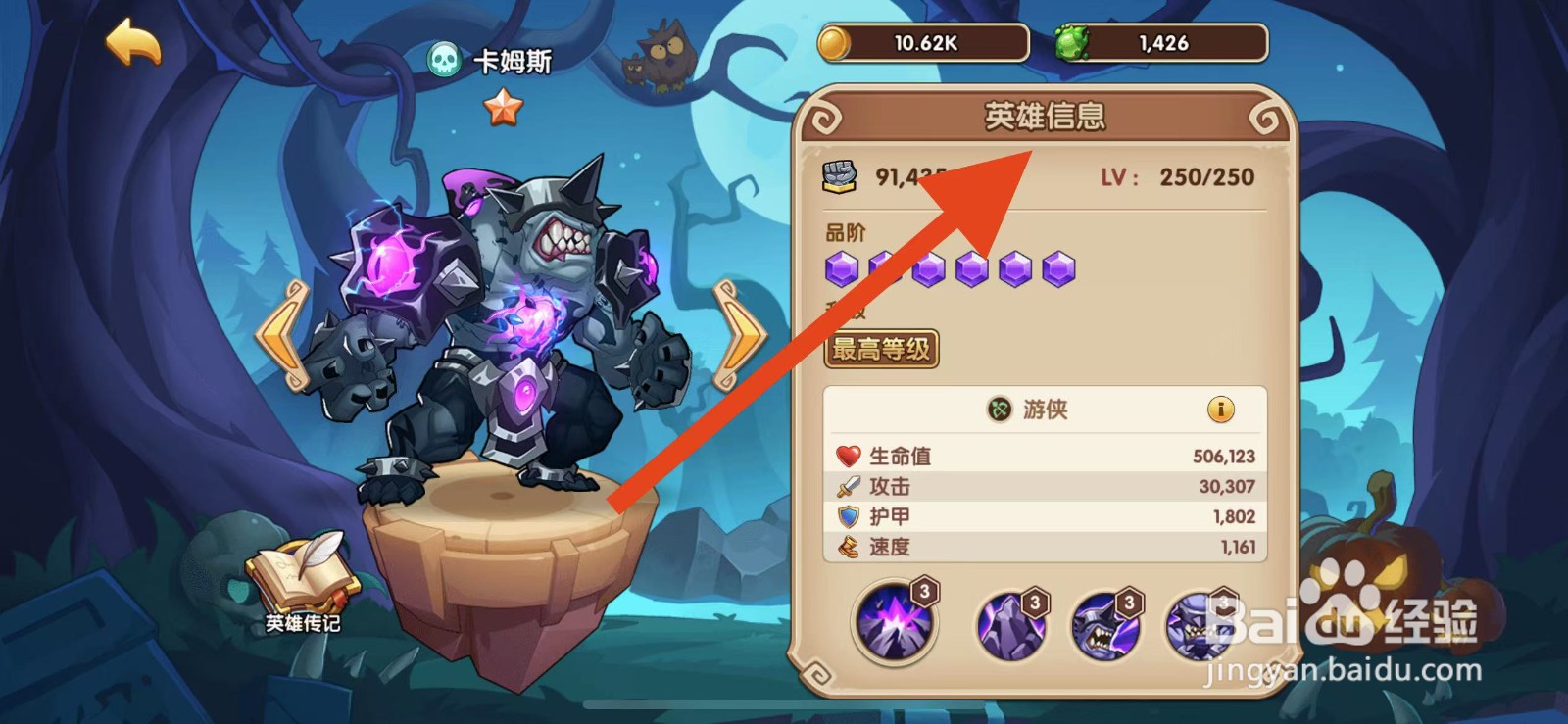Tap the left arrow to view previous hero

pos(279,332)
